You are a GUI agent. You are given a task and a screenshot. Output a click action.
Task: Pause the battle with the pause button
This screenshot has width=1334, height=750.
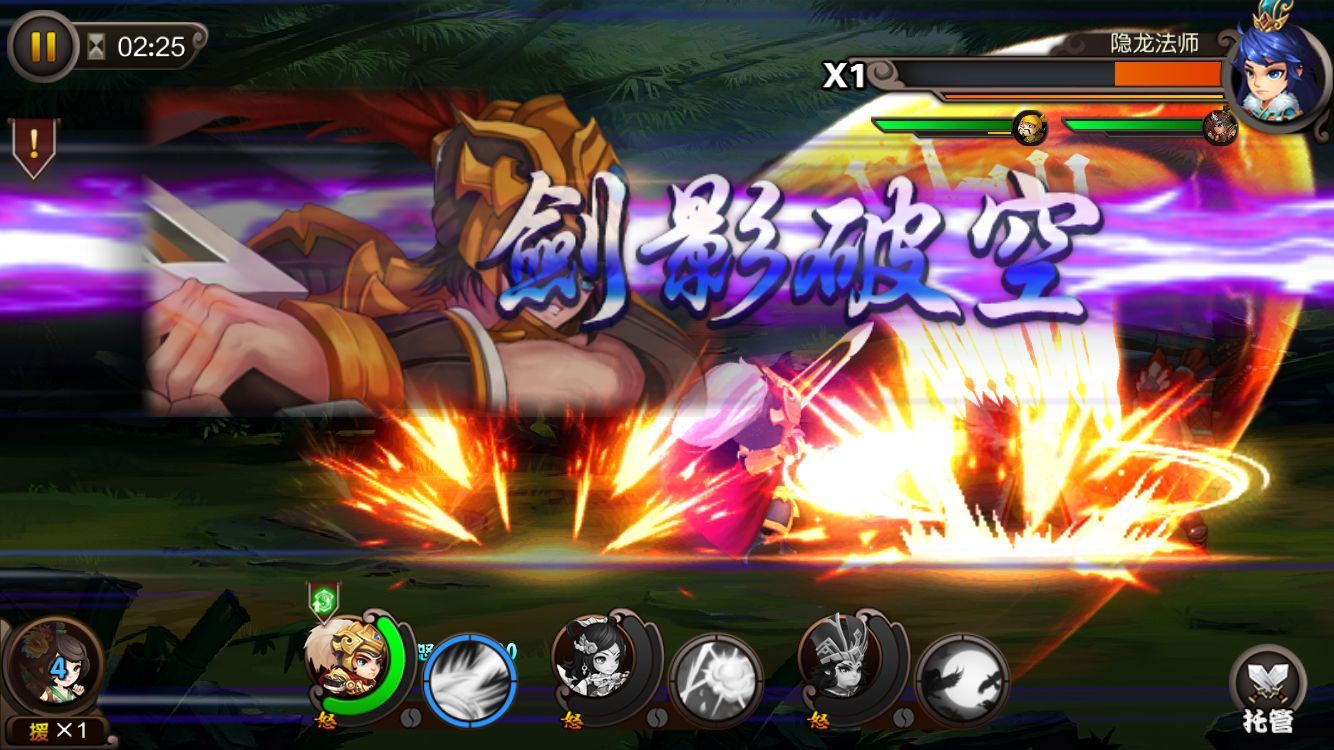42,47
